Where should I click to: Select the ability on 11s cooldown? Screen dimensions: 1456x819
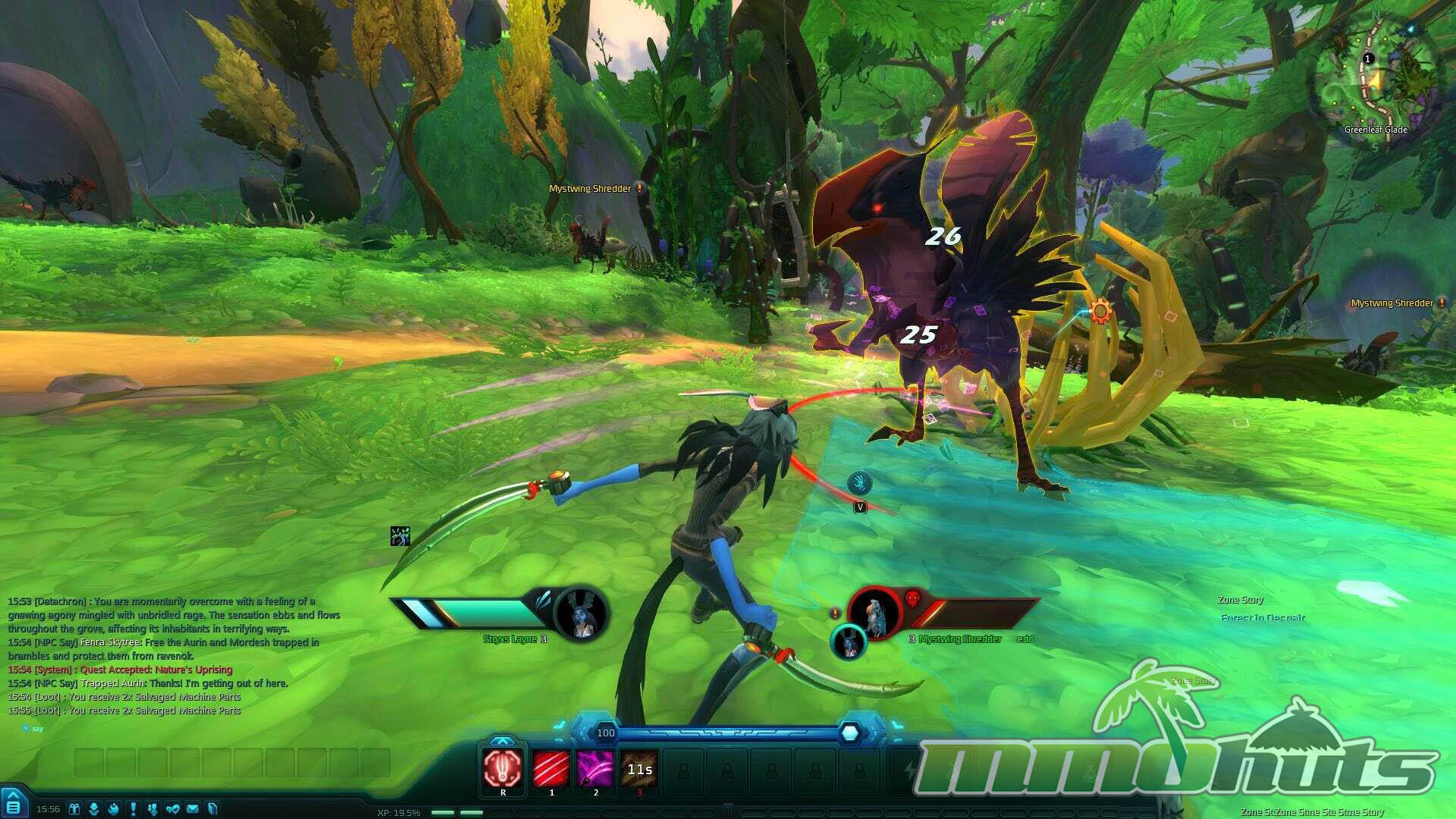pyautogui.click(x=639, y=768)
